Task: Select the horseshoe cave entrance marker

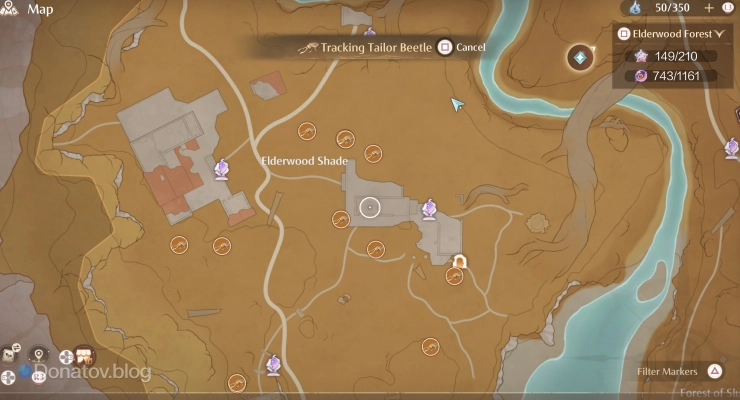Action: tap(460, 262)
